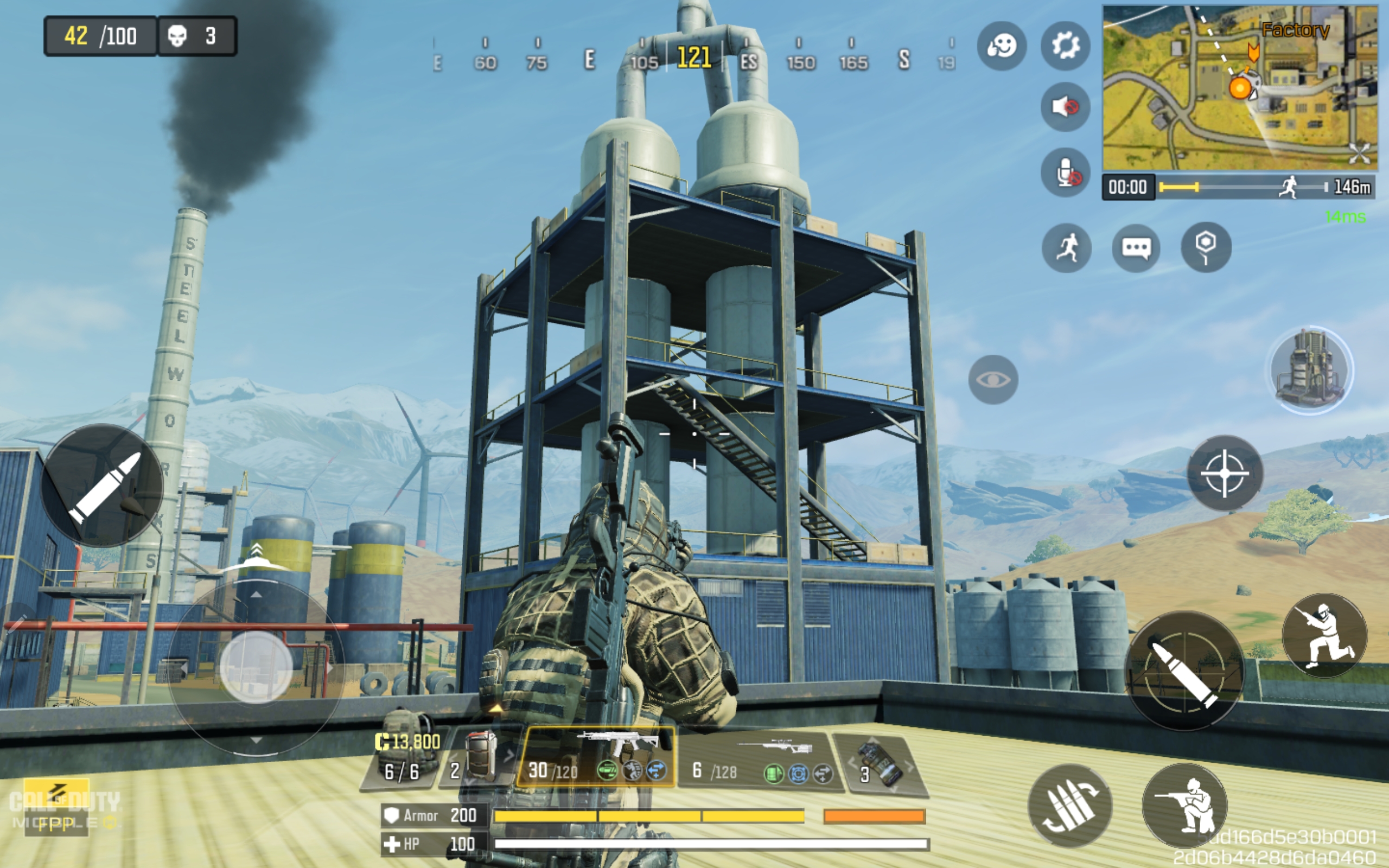
Task: Place a location ping marker
Action: pos(1206,248)
